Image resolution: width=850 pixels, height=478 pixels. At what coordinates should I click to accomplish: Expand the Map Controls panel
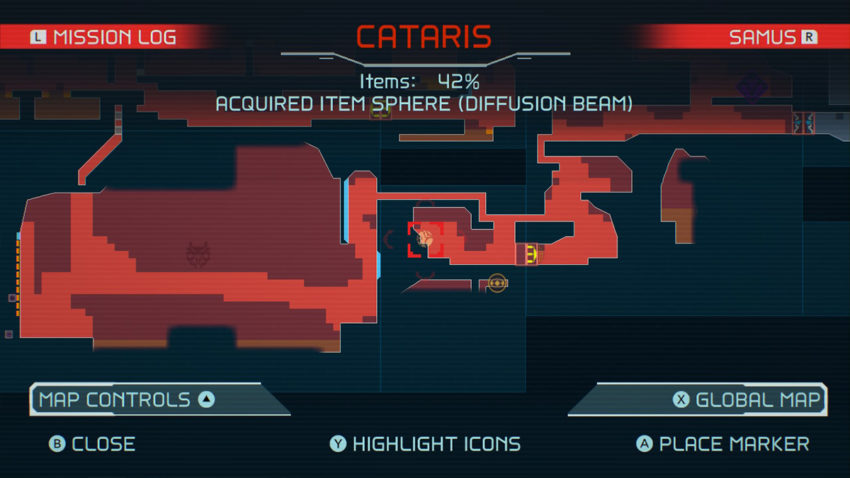126,400
